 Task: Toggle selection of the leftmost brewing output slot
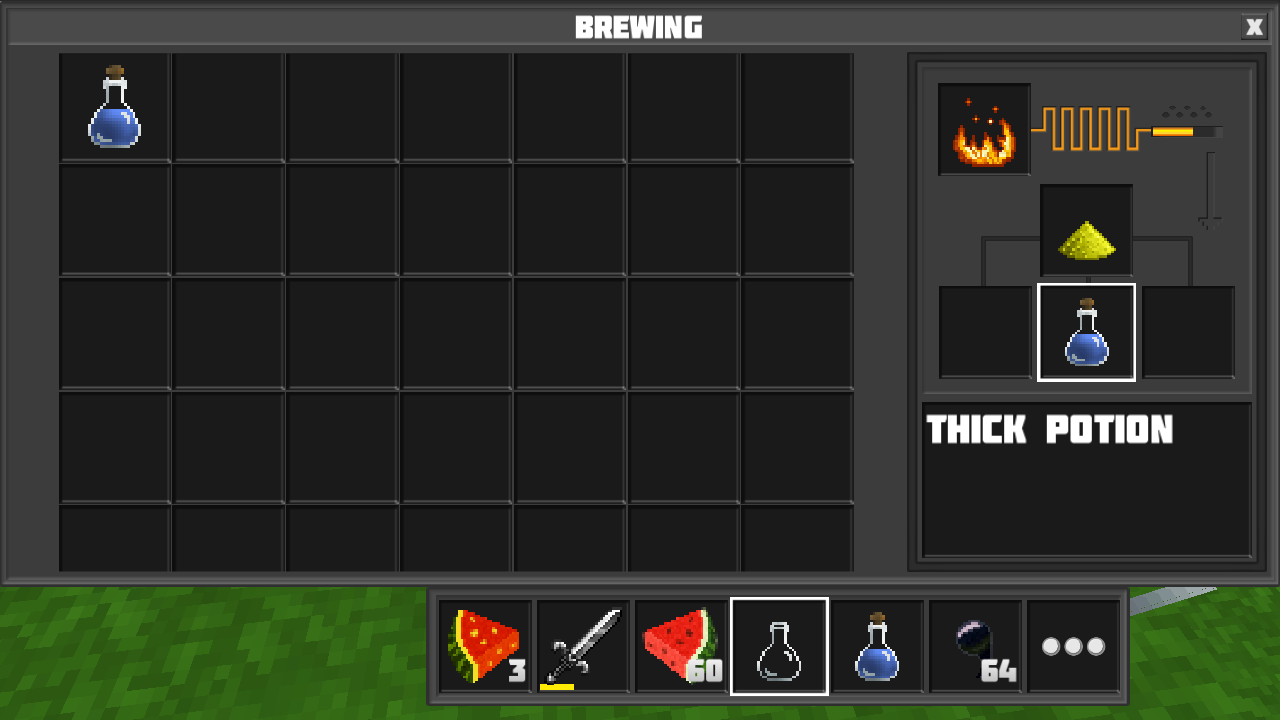[x=986, y=331]
